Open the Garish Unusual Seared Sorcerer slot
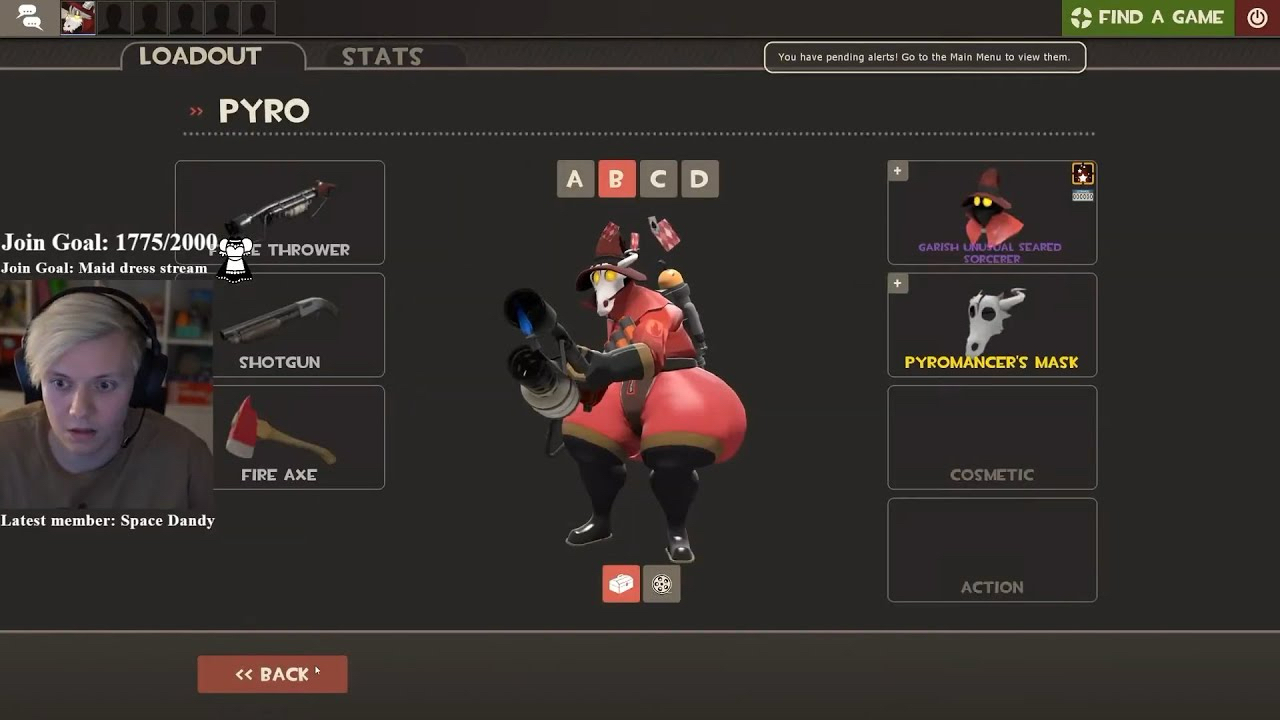 (x=991, y=212)
